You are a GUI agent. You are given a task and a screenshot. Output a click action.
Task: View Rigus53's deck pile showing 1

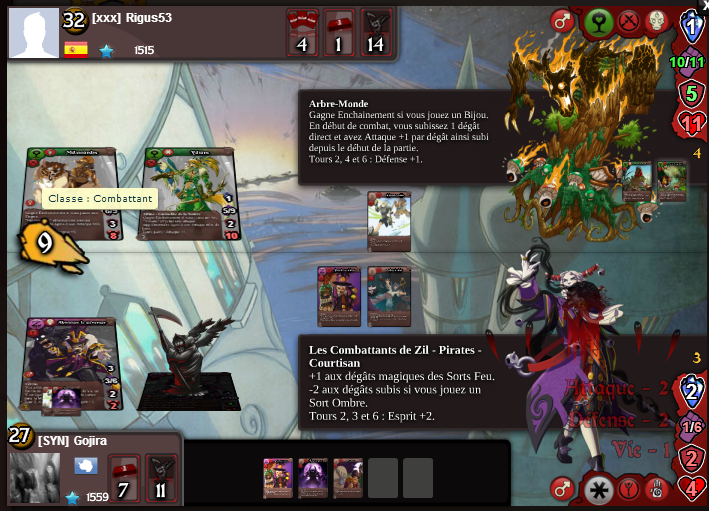click(338, 32)
